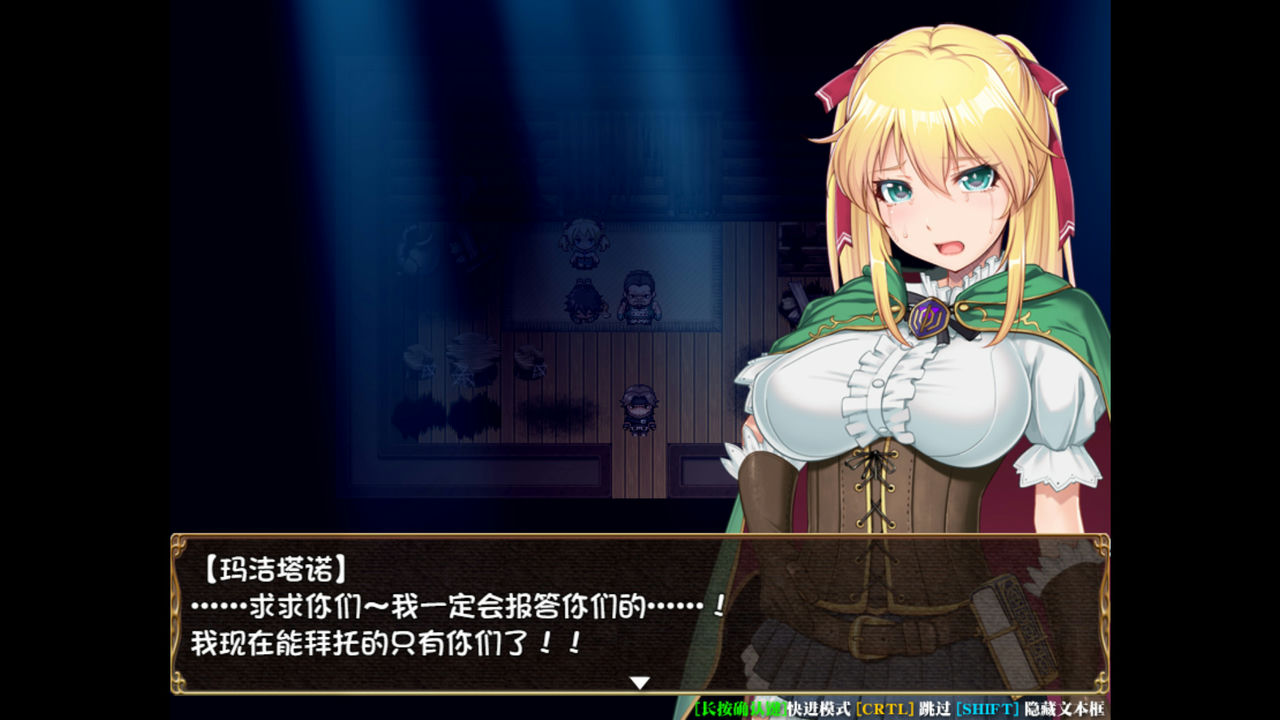Select the blonde girl sprite on the map
Viewport: 1280px width, 720px height.
coord(583,246)
